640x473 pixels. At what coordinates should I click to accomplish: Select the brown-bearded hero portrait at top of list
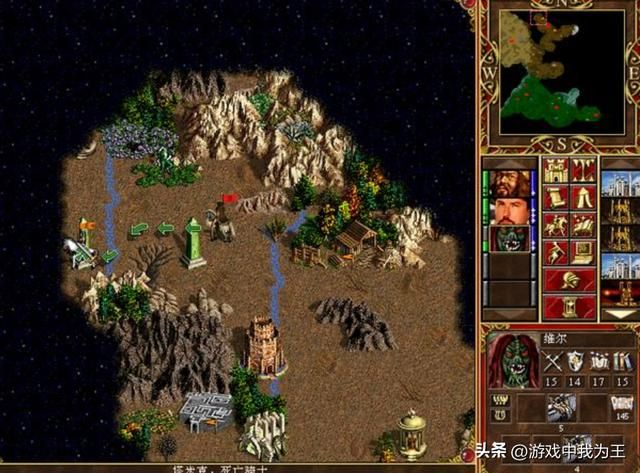(x=510, y=184)
